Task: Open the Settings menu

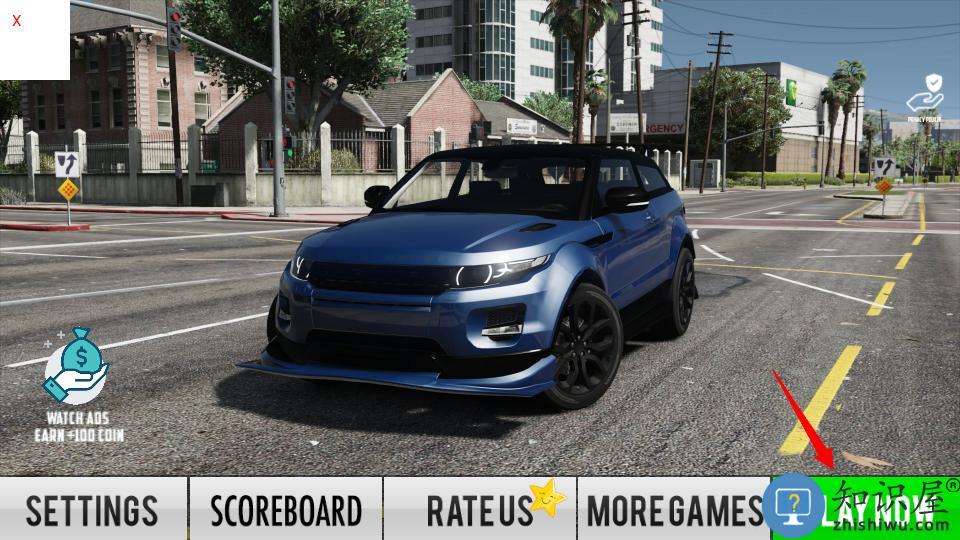Action: [93, 509]
